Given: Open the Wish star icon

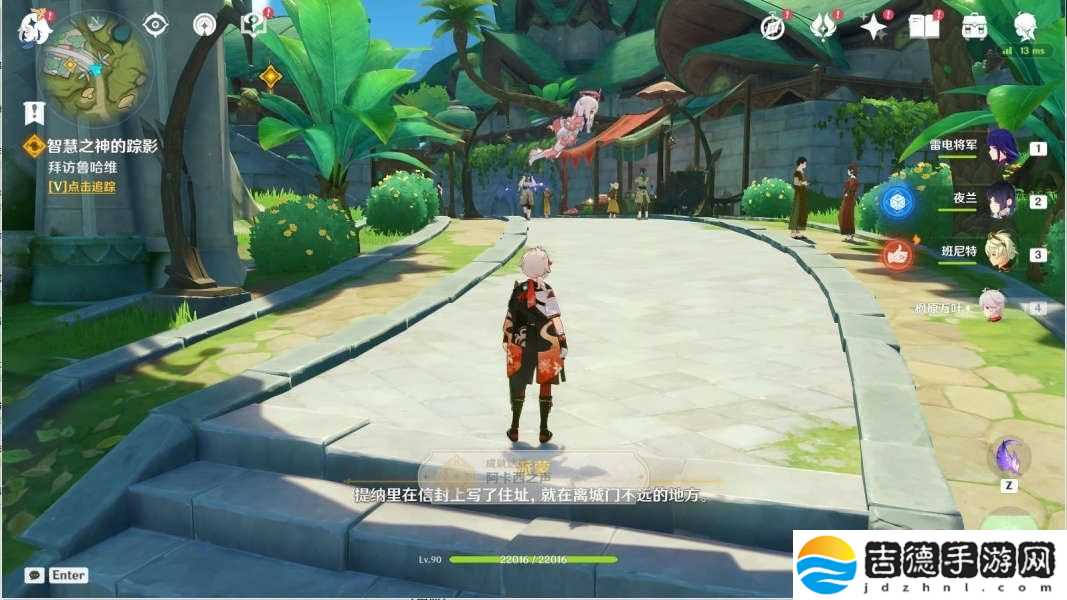Looking at the screenshot, I should click(873, 27).
